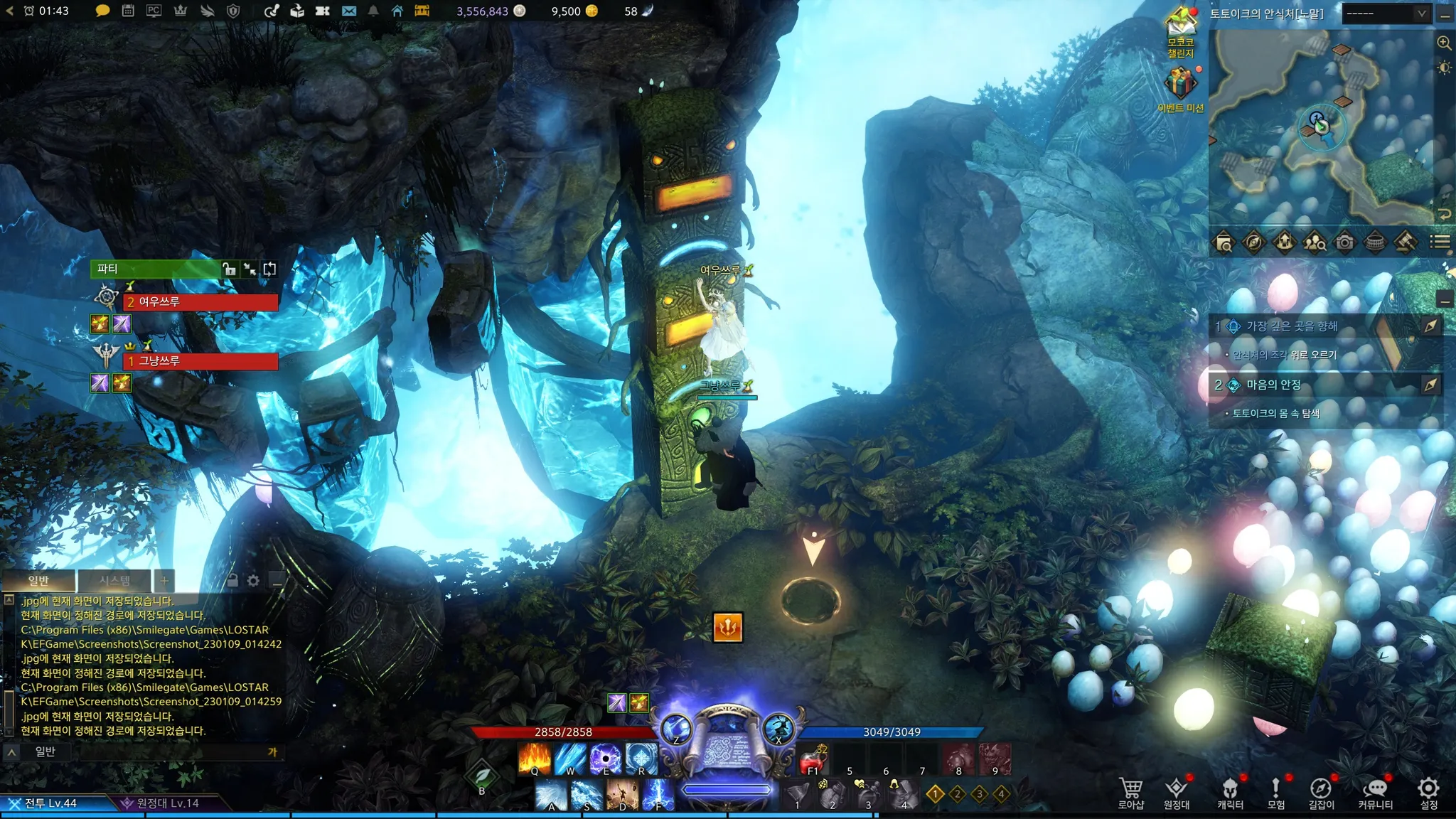The width and height of the screenshot is (1456, 819).
Task: Open the 설정 settings gear
Action: 1428,792
